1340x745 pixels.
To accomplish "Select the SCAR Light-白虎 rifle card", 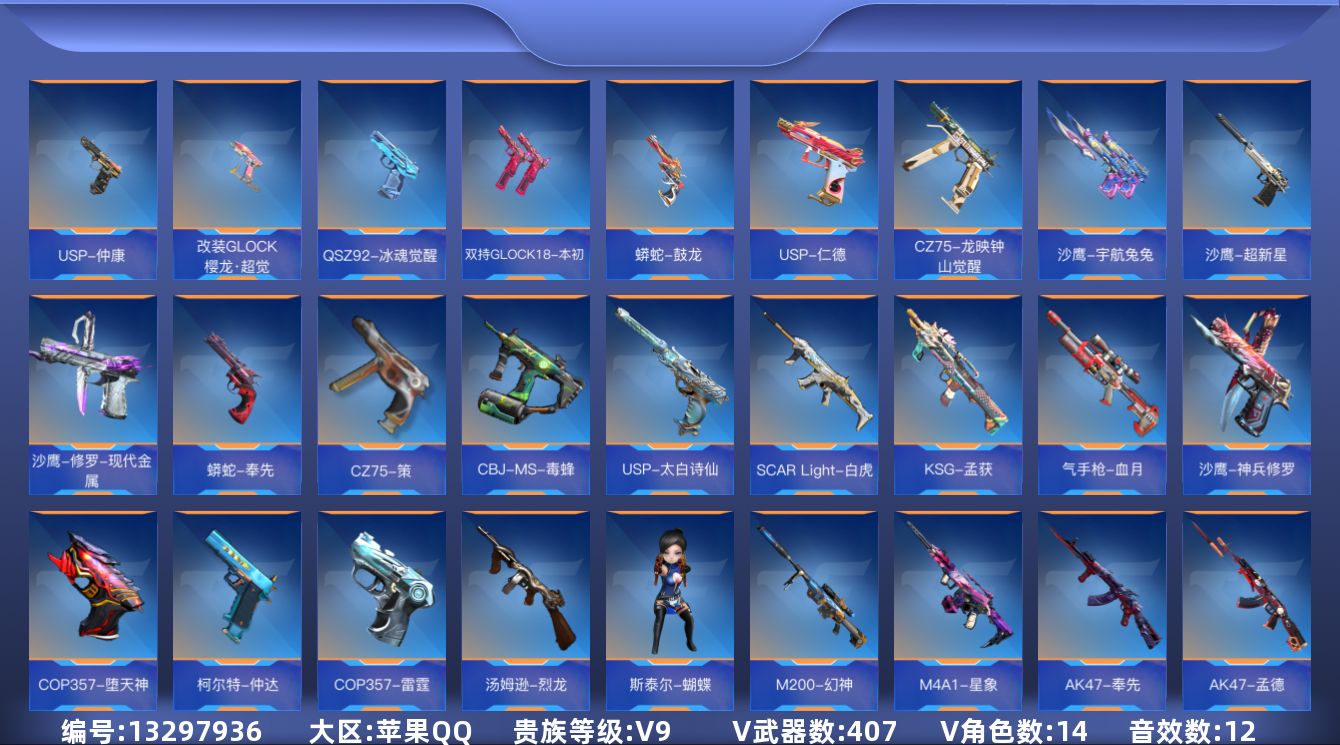I will [813, 394].
